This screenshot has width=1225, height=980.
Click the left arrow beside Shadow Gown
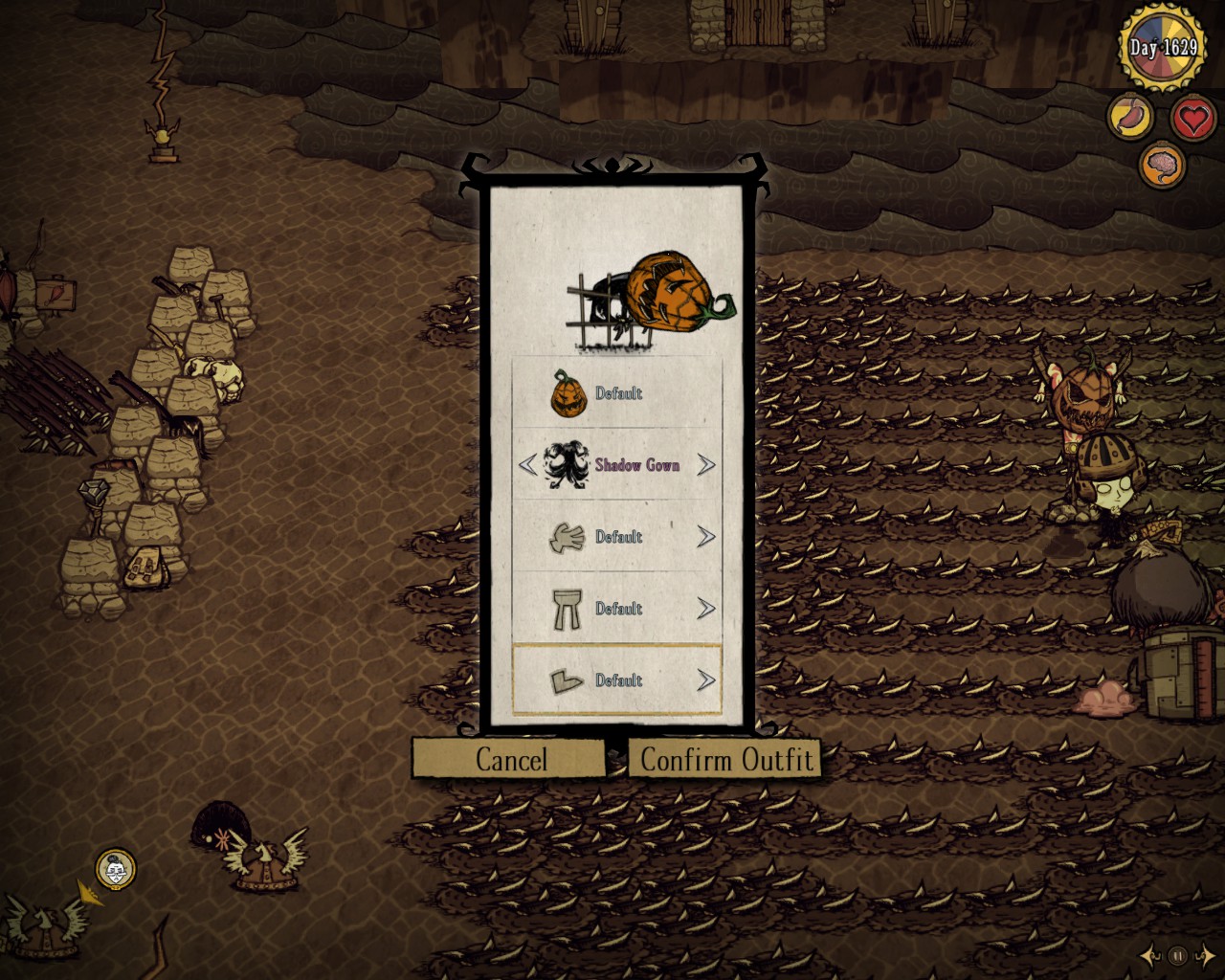527,465
